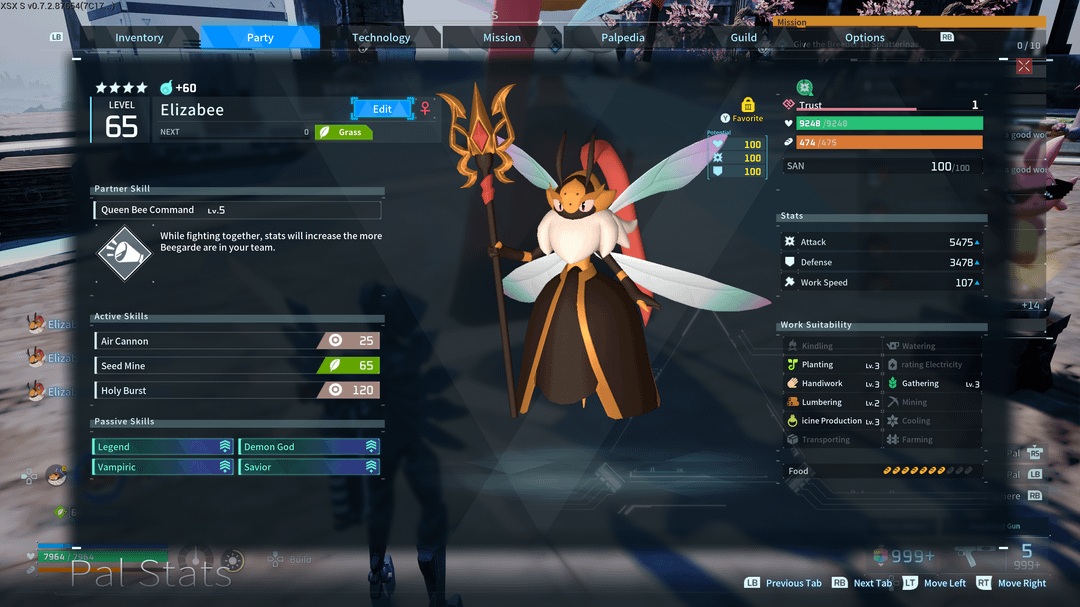Click the Grass element type badge

344,132
